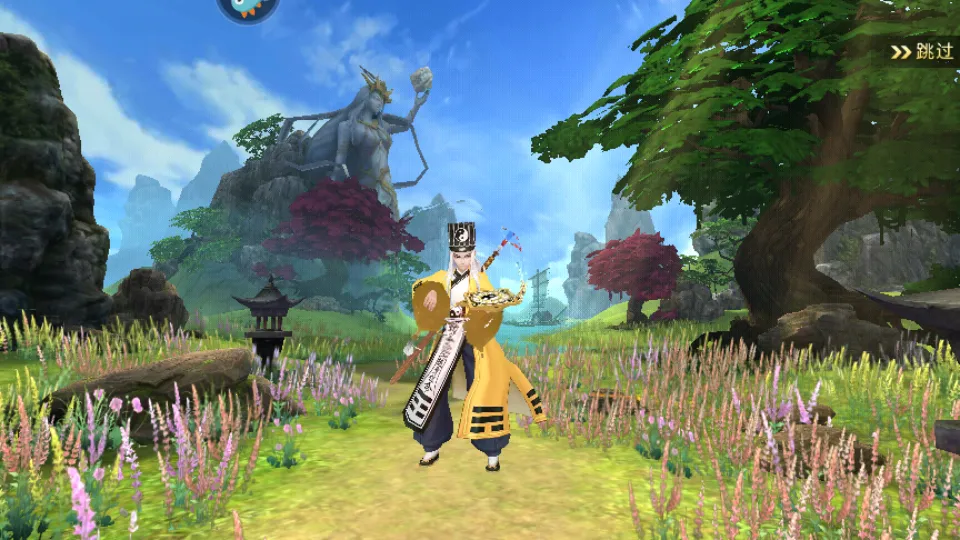The width and height of the screenshot is (960, 540).
Task: Skip the cutscene with the 跳过 button
Action: [923, 52]
